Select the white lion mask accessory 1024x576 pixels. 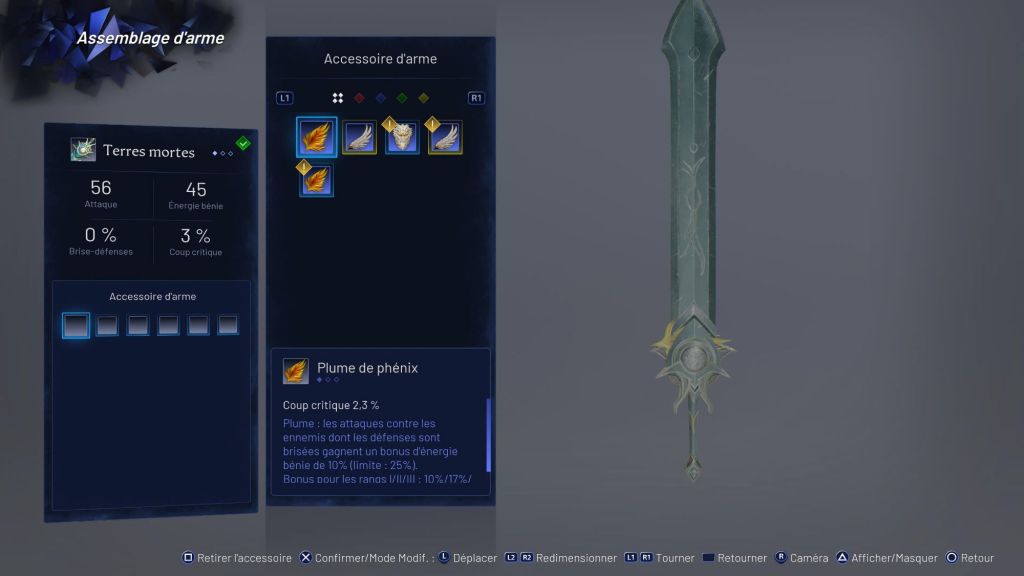click(402, 138)
